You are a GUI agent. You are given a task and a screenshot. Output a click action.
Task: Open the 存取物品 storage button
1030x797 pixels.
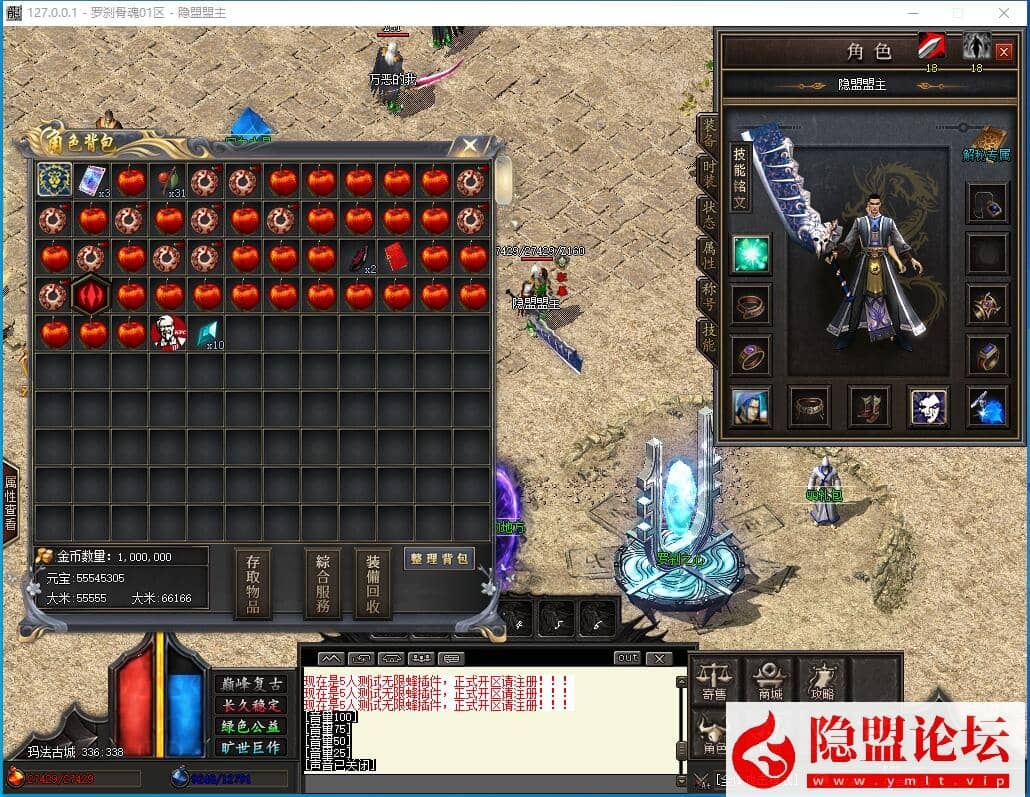click(253, 583)
